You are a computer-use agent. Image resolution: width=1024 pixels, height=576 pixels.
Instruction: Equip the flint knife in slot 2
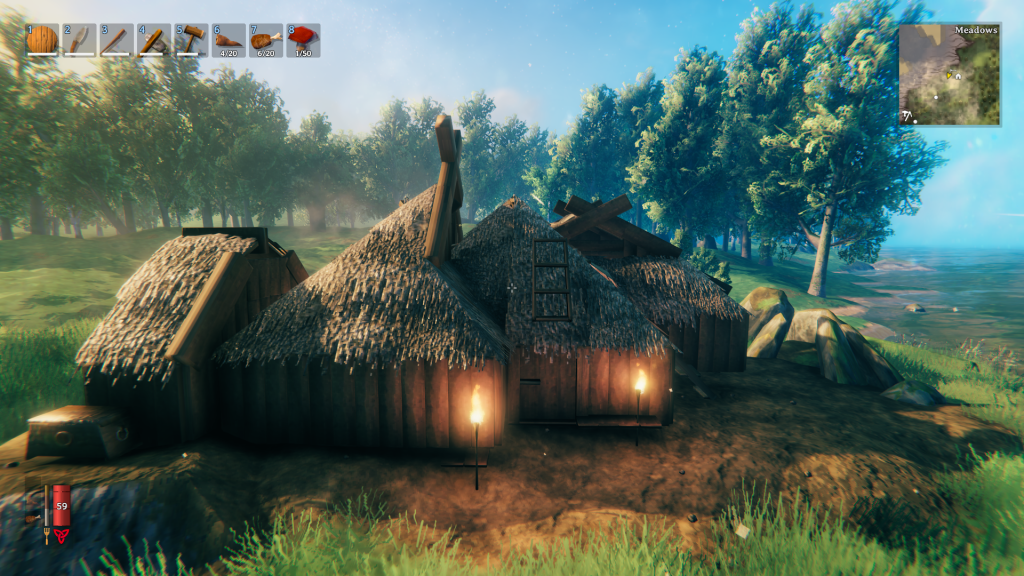coord(79,40)
